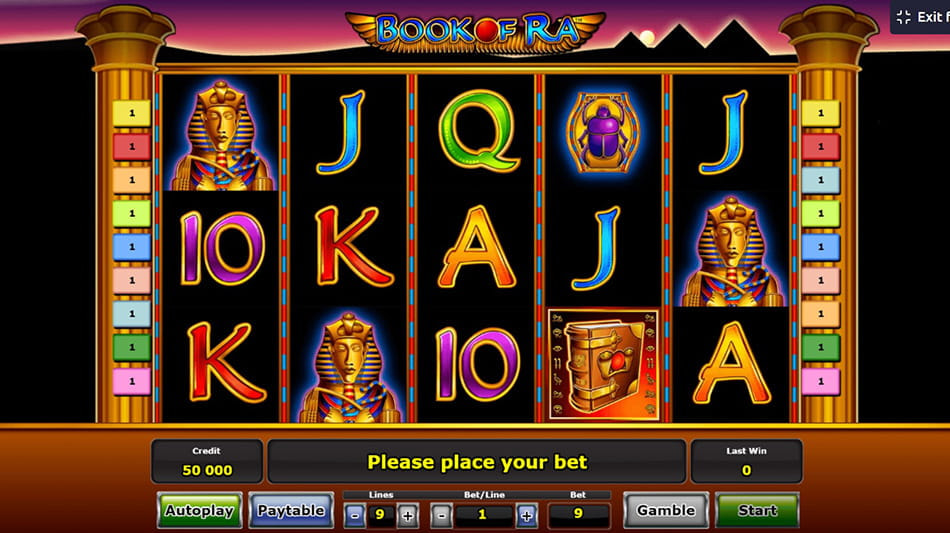Image resolution: width=950 pixels, height=533 pixels.
Task: Show the Paytable
Action: pyautogui.click(x=290, y=510)
